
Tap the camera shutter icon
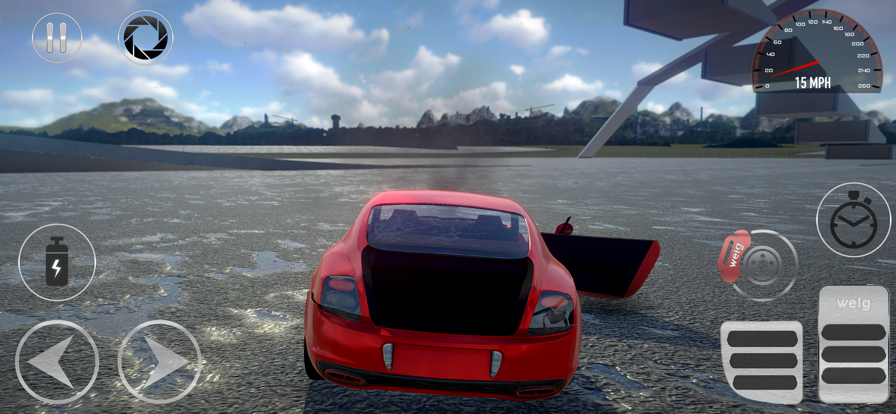[145, 38]
